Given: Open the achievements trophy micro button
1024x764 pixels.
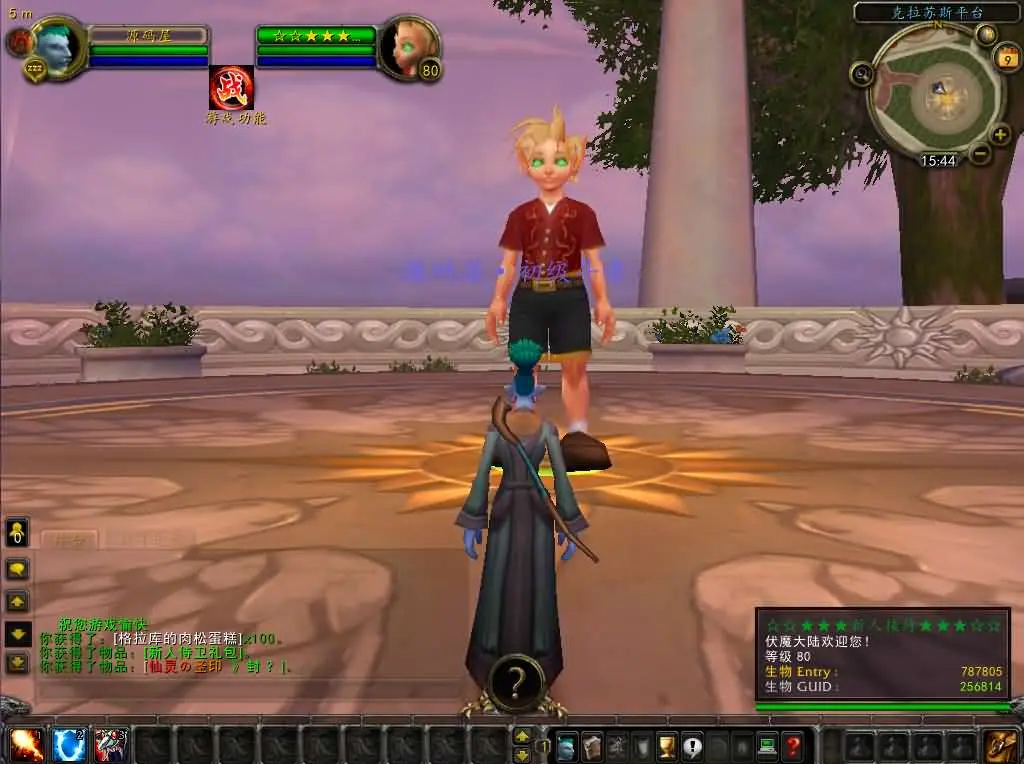Looking at the screenshot, I should click(x=667, y=746).
